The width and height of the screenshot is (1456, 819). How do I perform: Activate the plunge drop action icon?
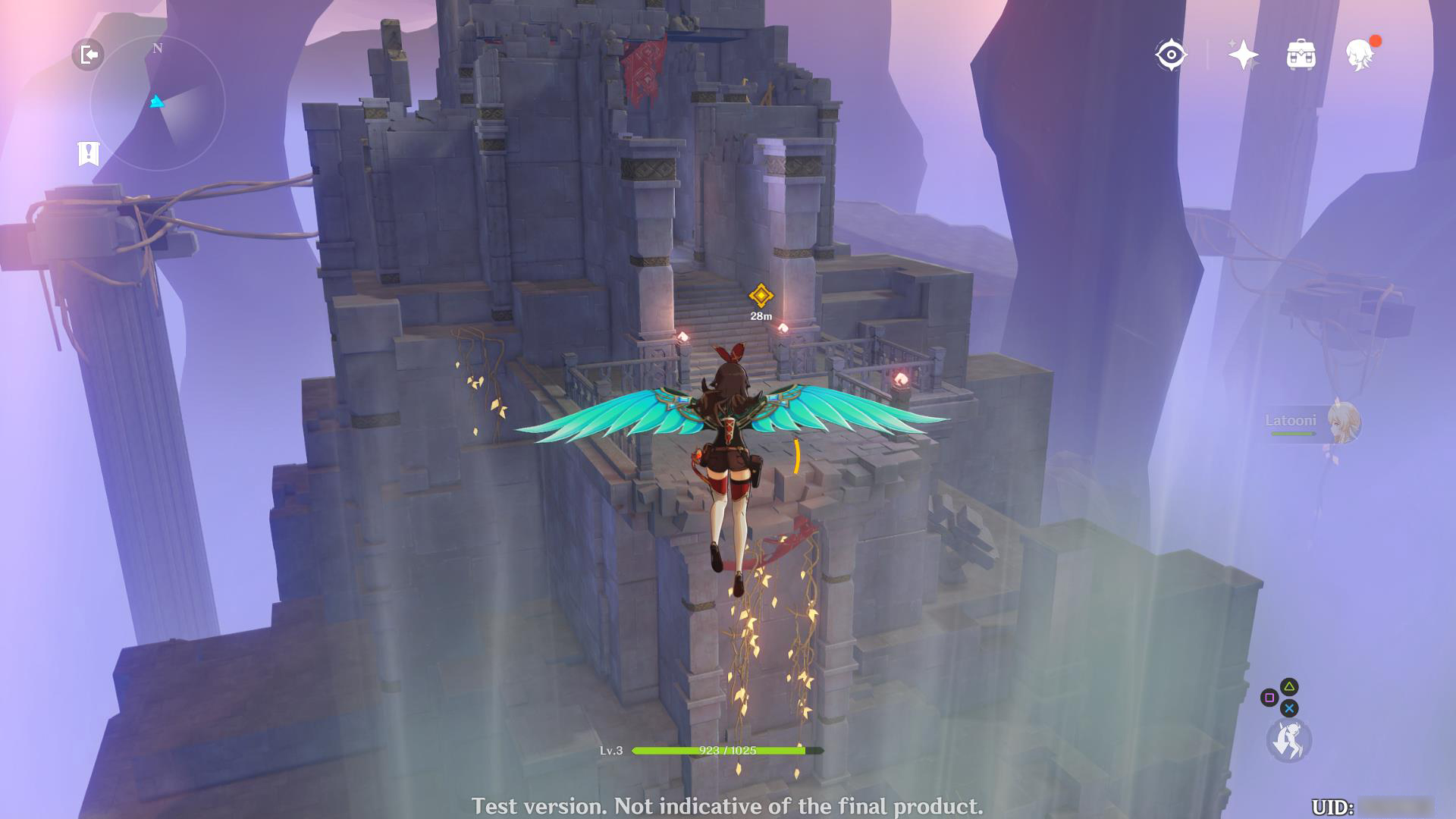click(1288, 740)
